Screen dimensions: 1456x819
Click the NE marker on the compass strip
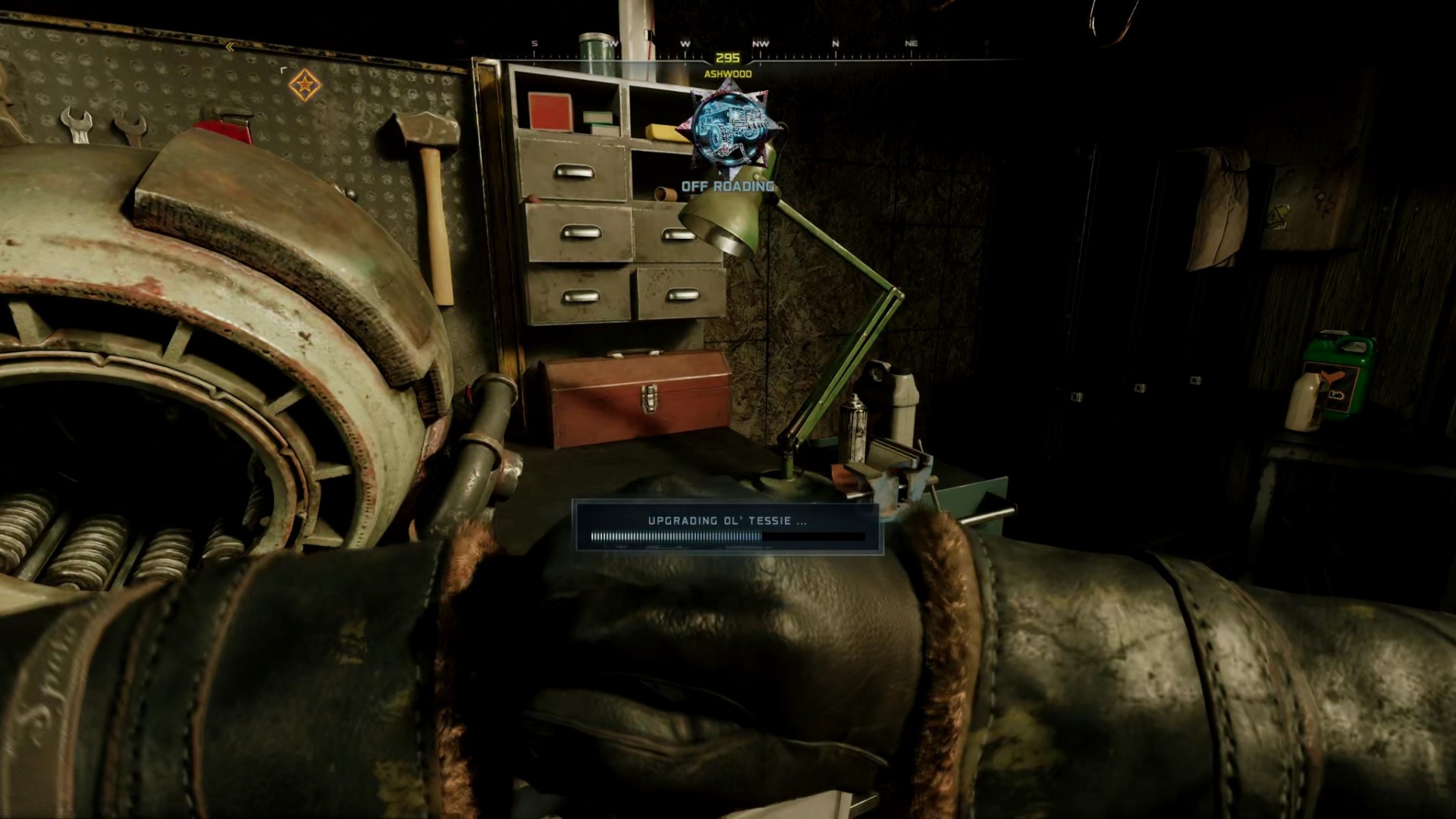912,43
